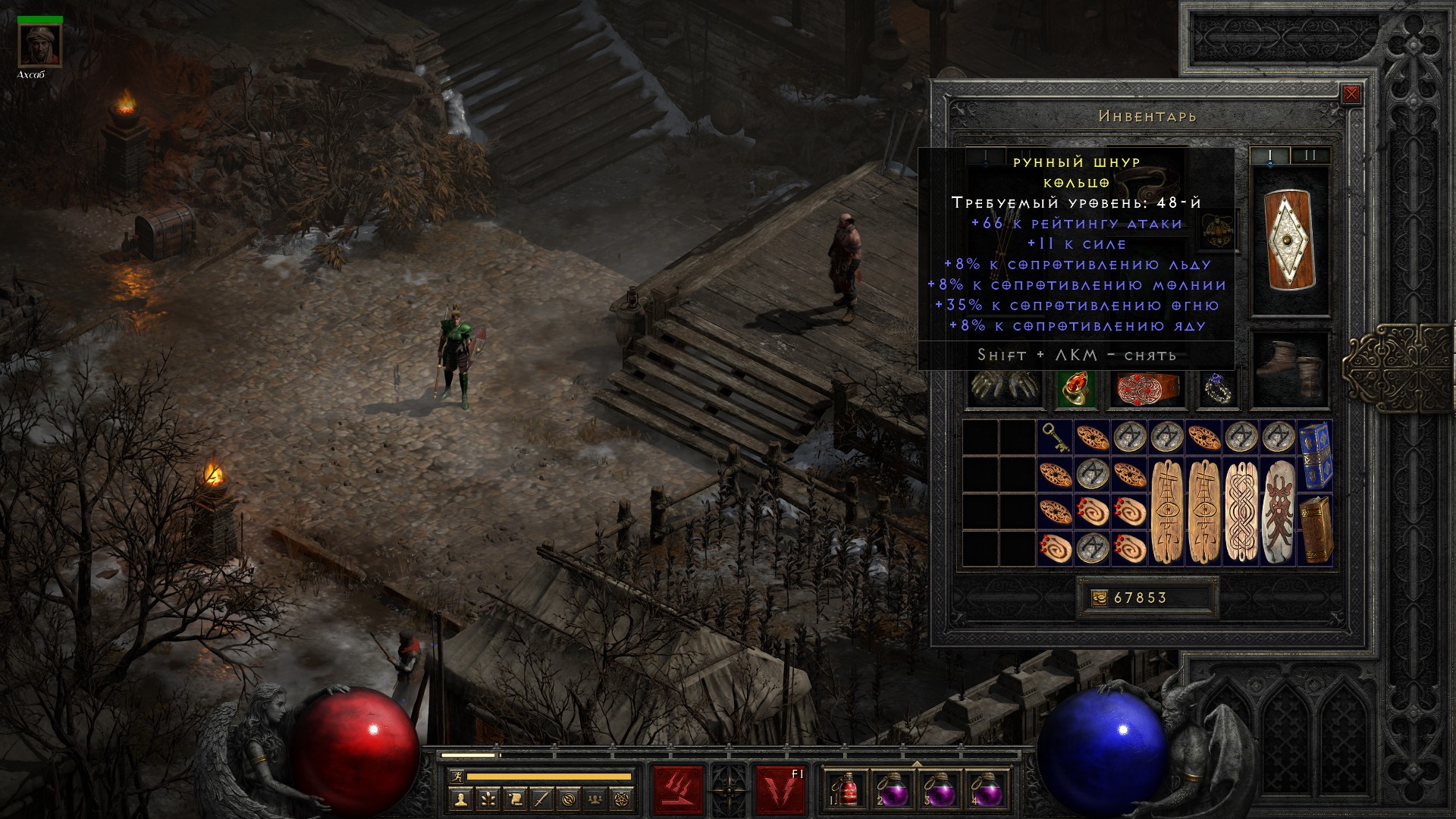Click the equipped red-studded belt
1456x819 pixels.
coord(1147,388)
